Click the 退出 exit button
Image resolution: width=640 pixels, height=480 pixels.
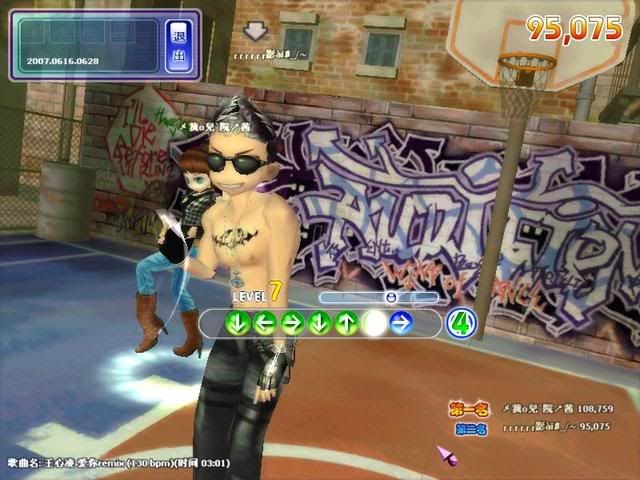click(179, 45)
